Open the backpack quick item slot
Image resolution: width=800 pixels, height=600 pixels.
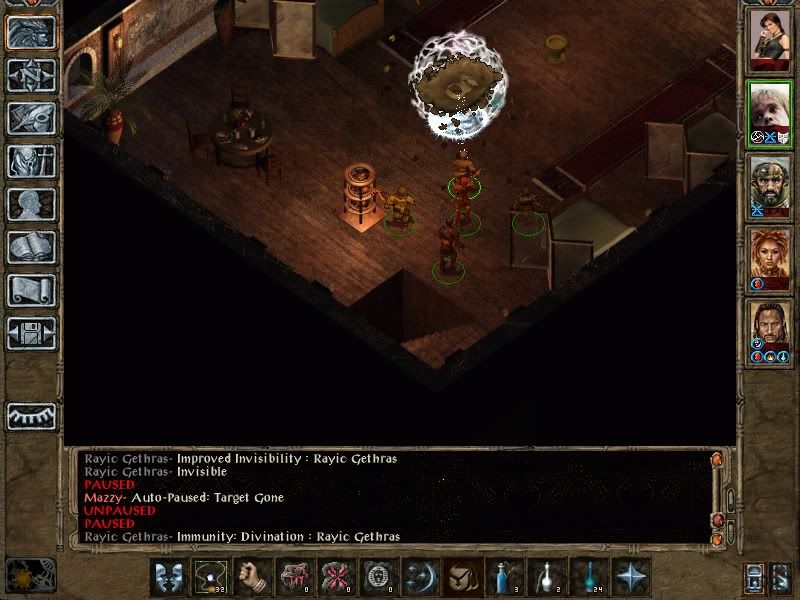(x=464, y=577)
